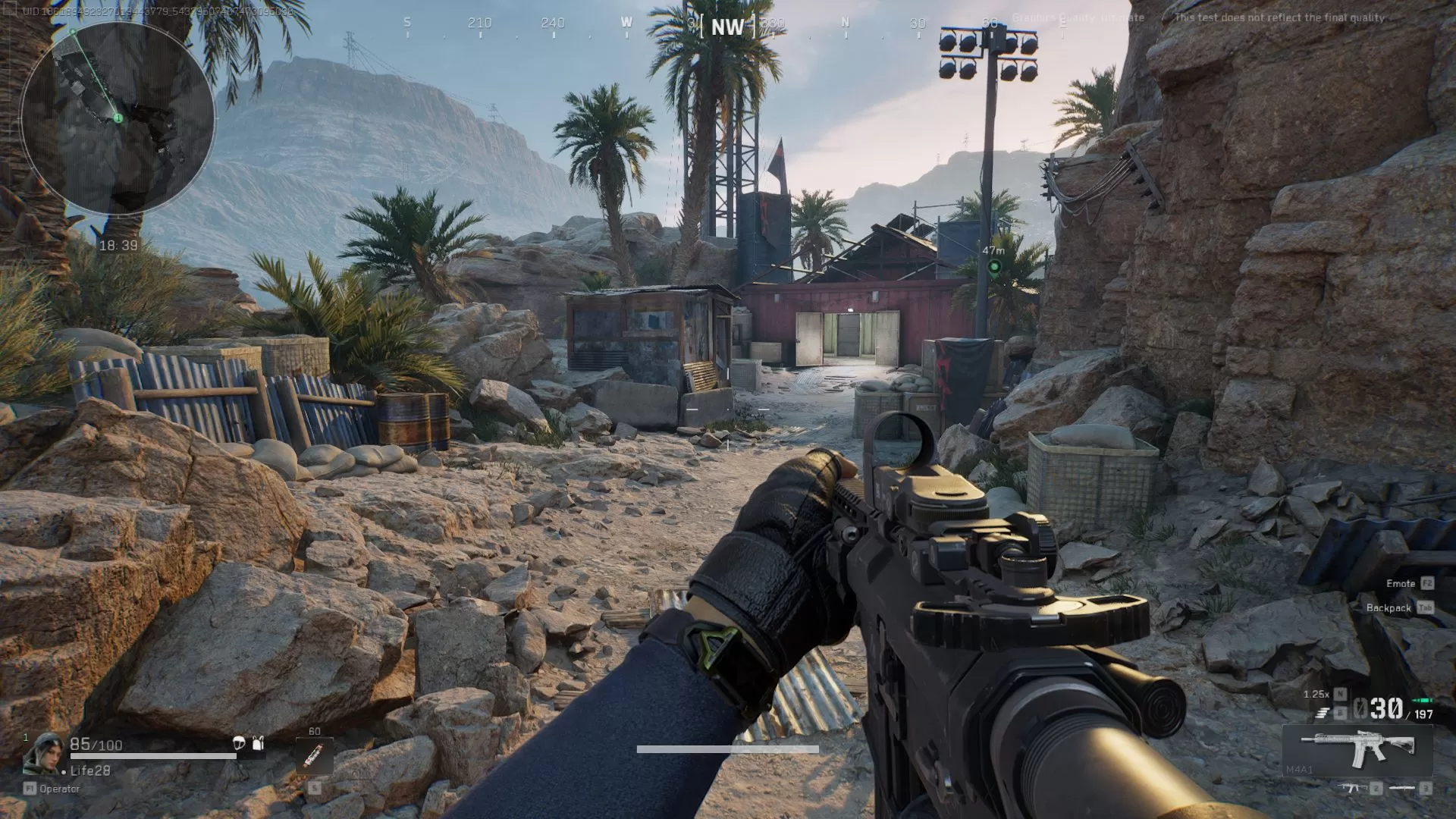Toggle the ammo counter display showing 30/197
1456x819 pixels.
click(x=1388, y=707)
